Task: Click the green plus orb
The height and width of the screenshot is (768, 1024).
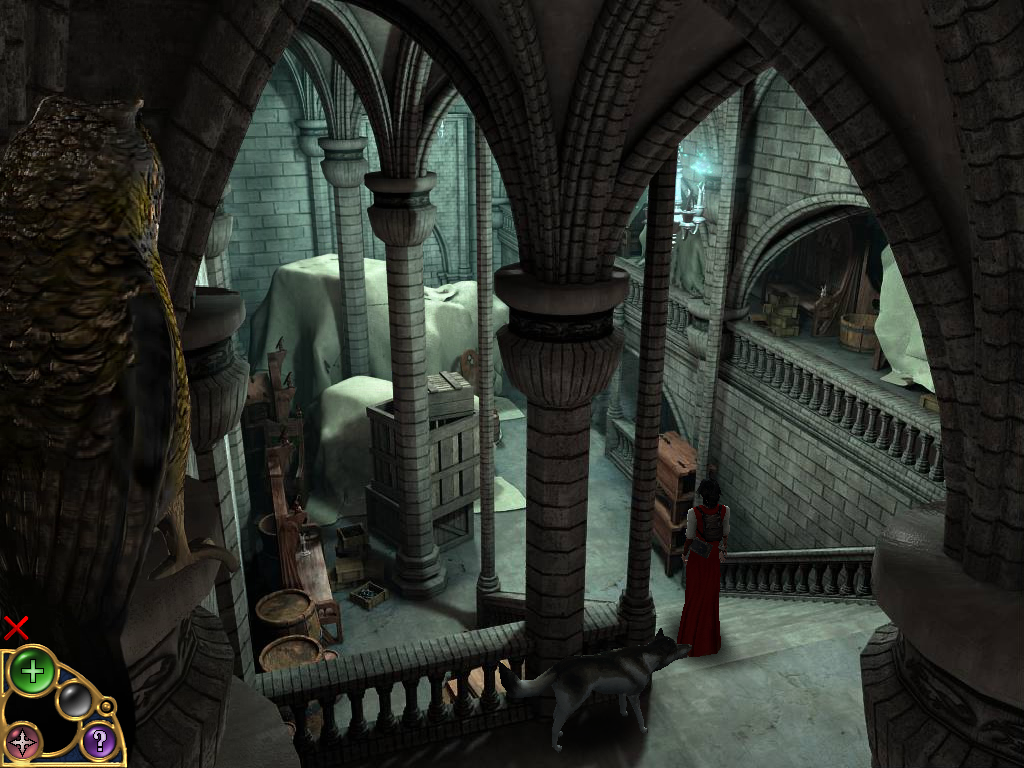Action: [32, 671]
